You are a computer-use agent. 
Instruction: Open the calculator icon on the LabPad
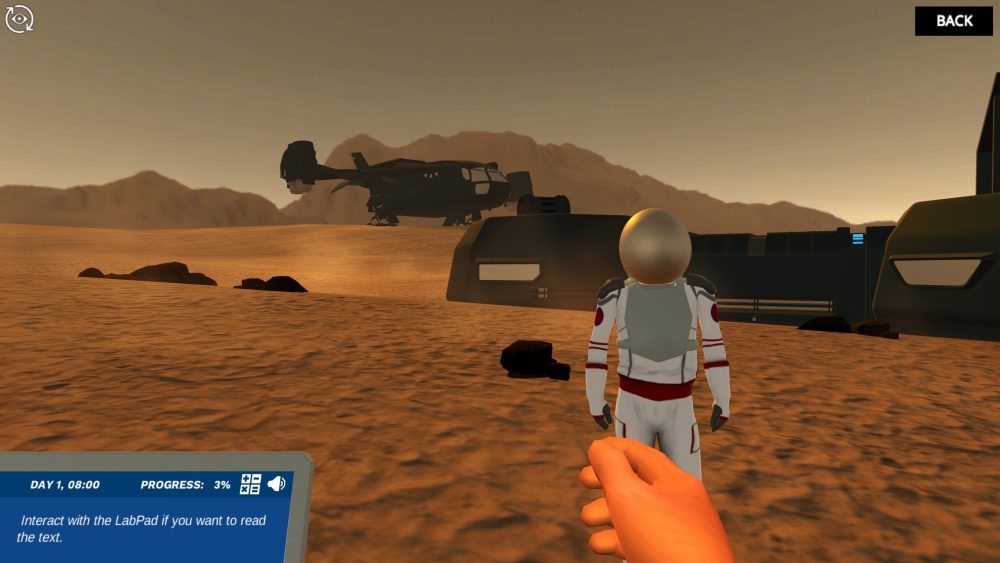[x=250, y=484]
